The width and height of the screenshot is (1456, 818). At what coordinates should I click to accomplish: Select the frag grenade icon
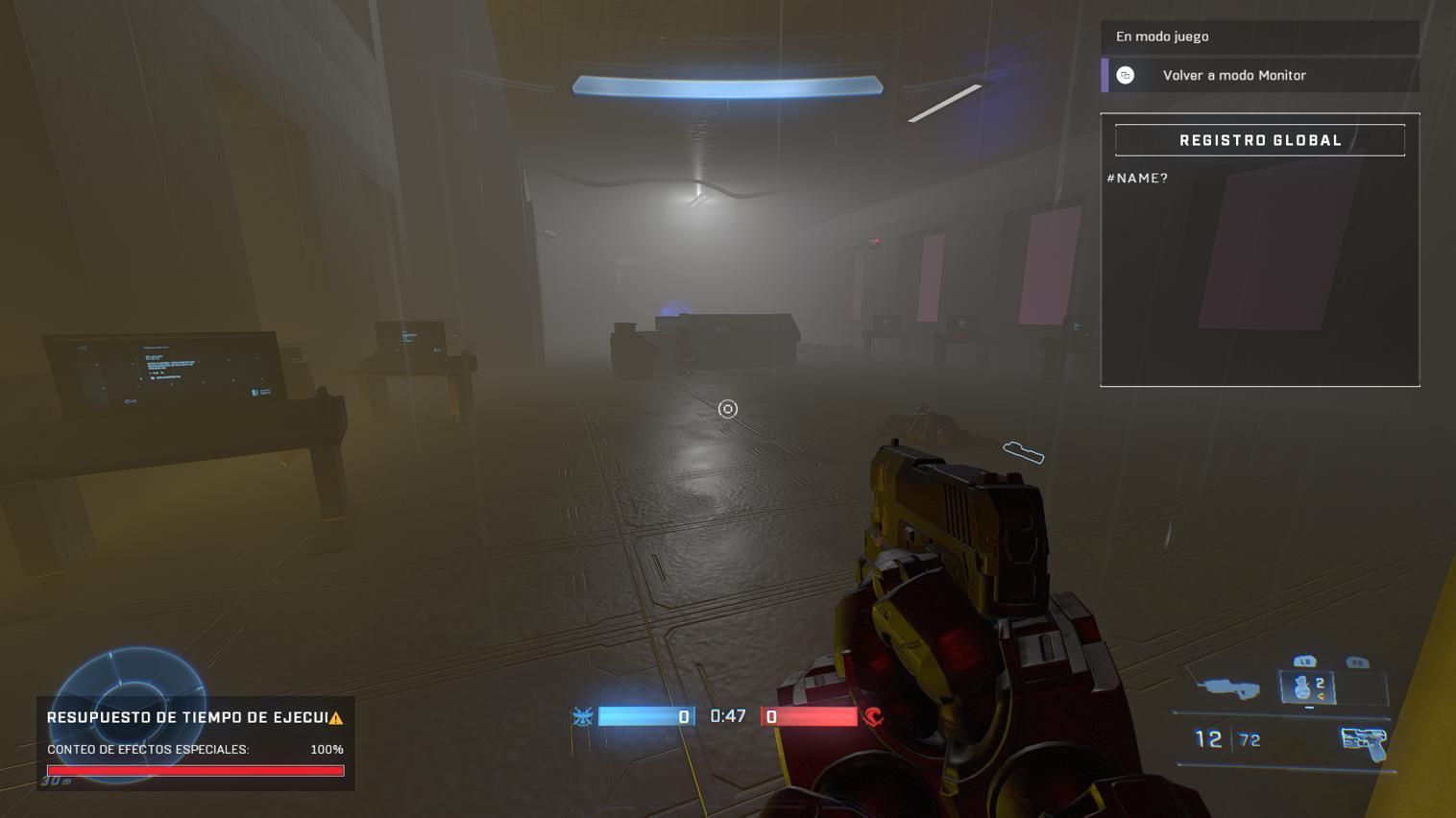pyautogui.click(x=1303, y=687)
